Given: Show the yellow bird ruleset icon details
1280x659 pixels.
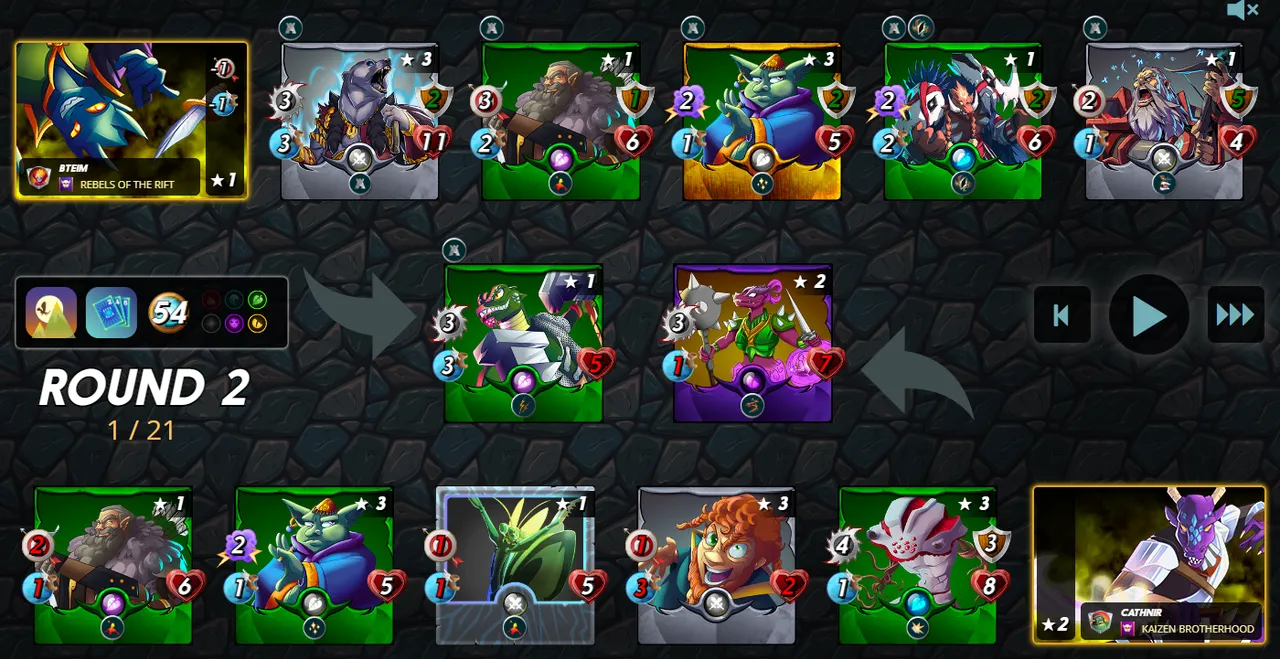Looking at the screenshot, I should coord(51,313).
